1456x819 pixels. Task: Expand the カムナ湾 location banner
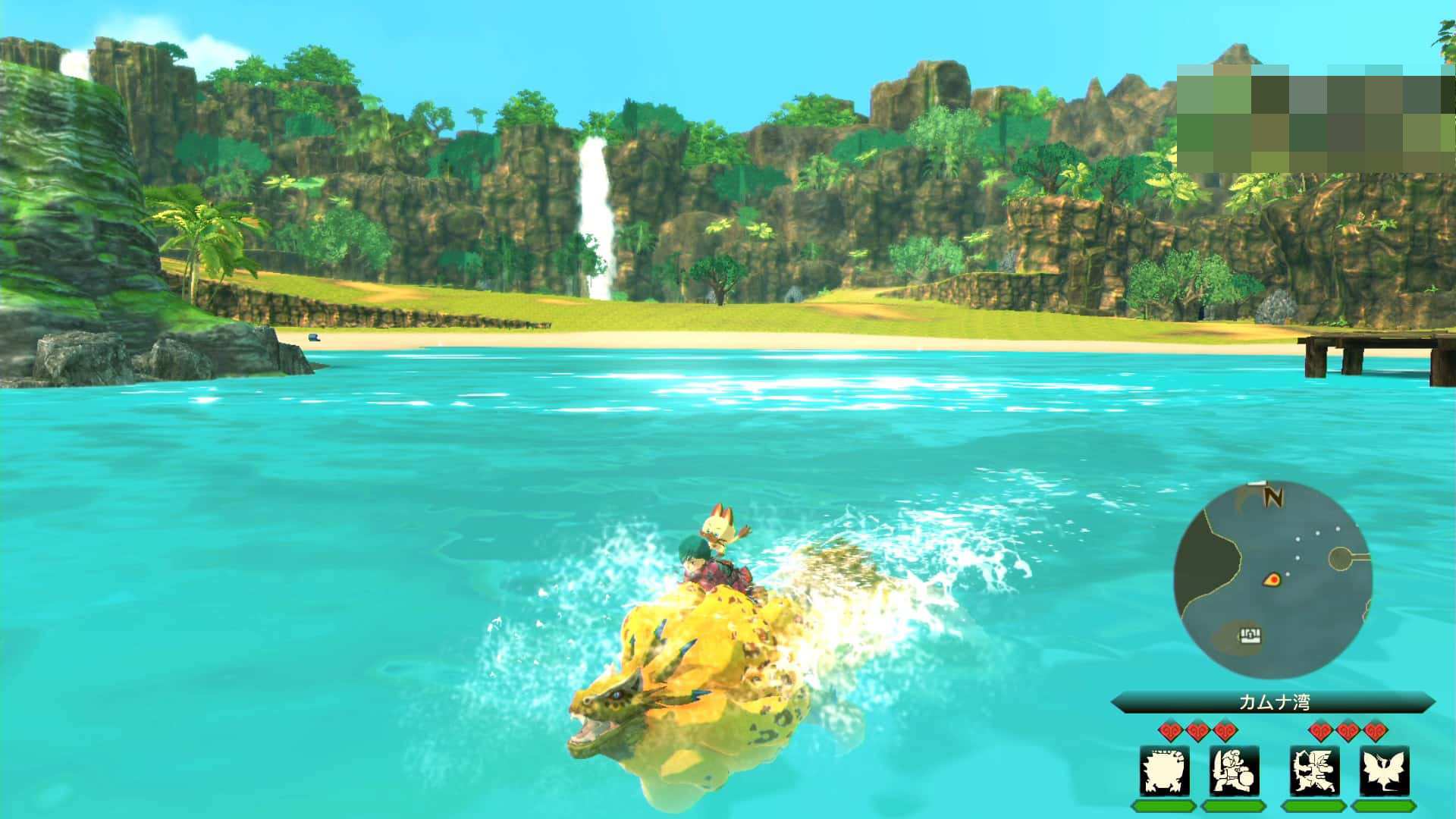pyautogui.click(x=1274, y=701)
